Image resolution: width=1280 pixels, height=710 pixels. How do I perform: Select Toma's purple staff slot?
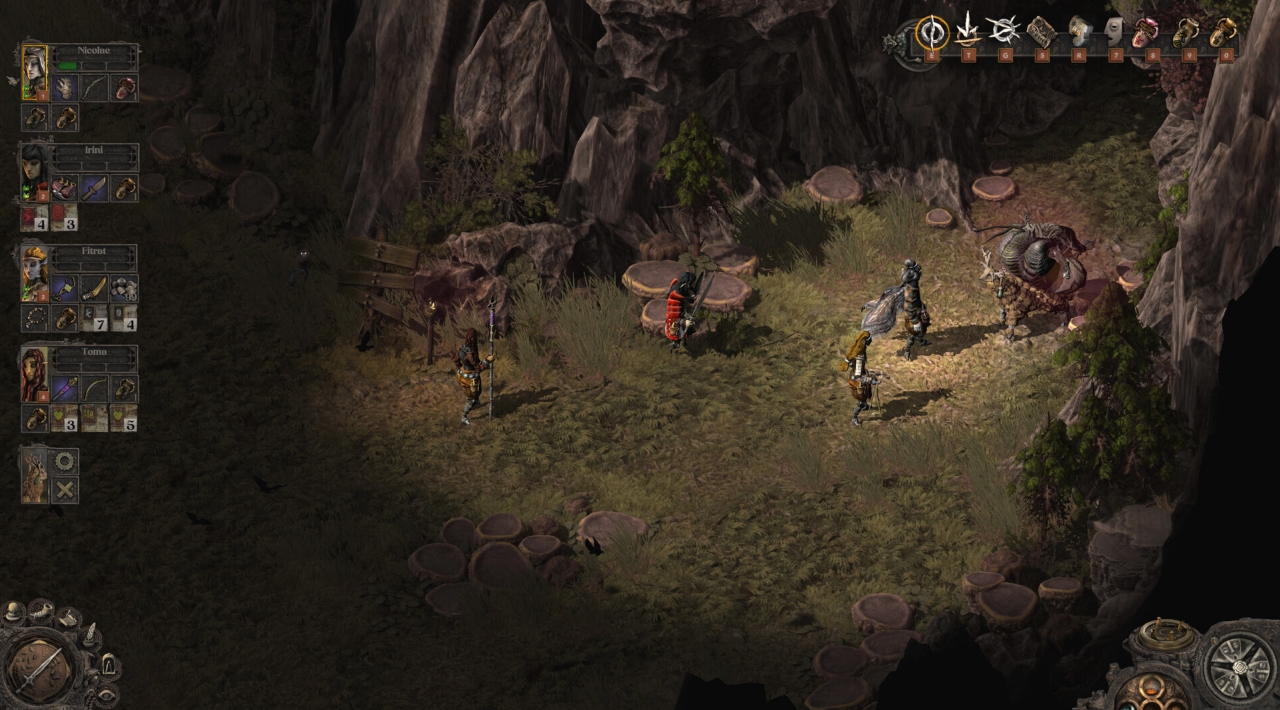[65, 389]
